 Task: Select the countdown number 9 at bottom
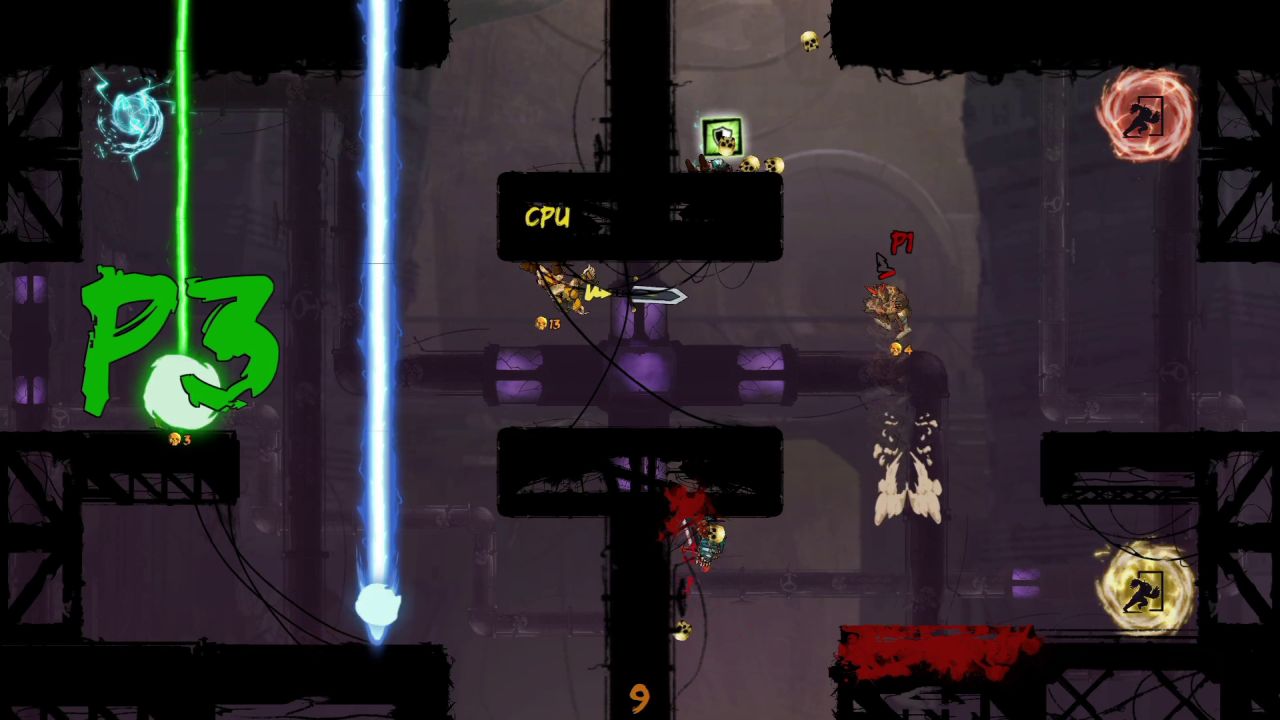[641, 697]
